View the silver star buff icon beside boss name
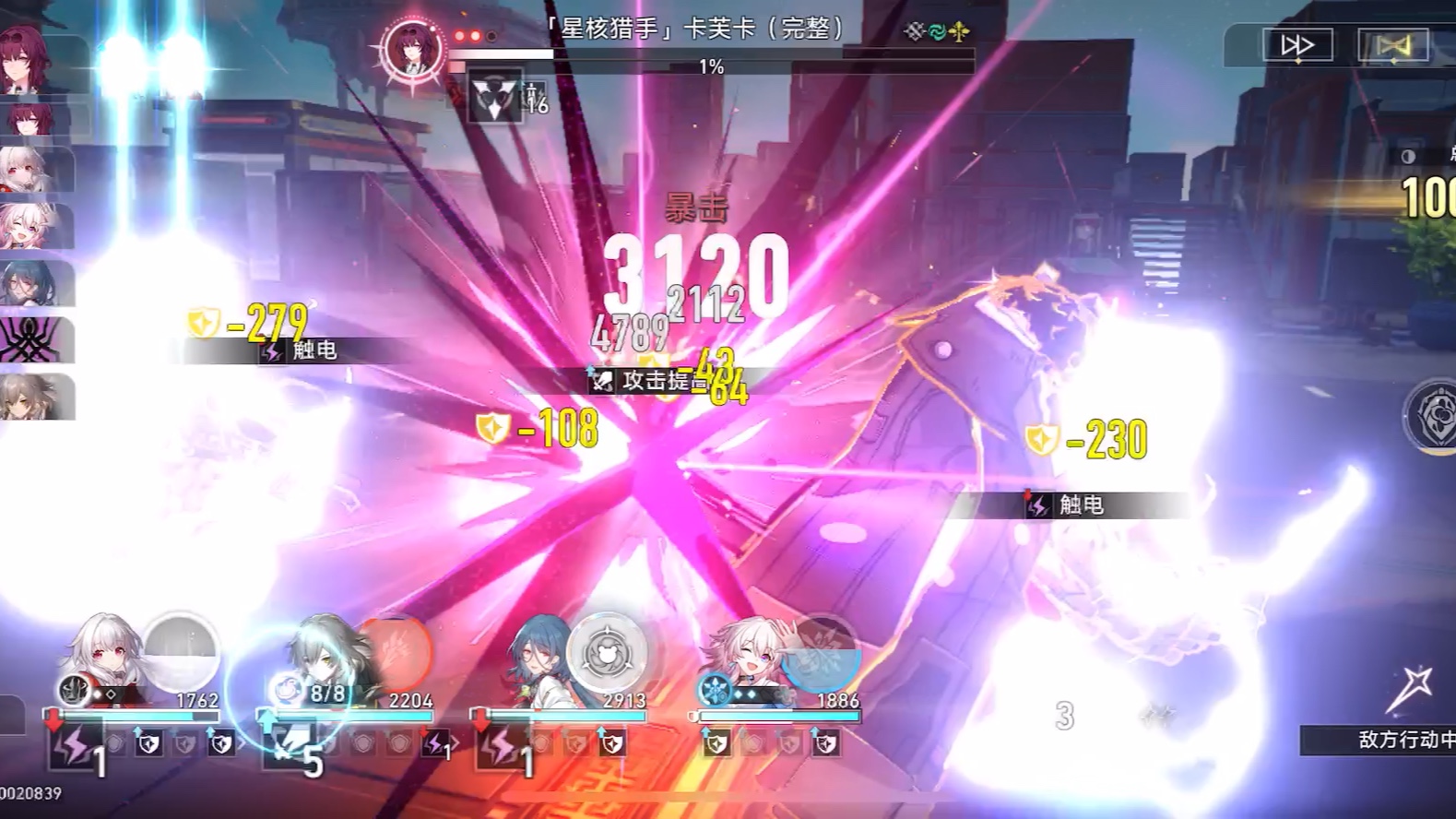1456x819 pixels. click(911, 30)
